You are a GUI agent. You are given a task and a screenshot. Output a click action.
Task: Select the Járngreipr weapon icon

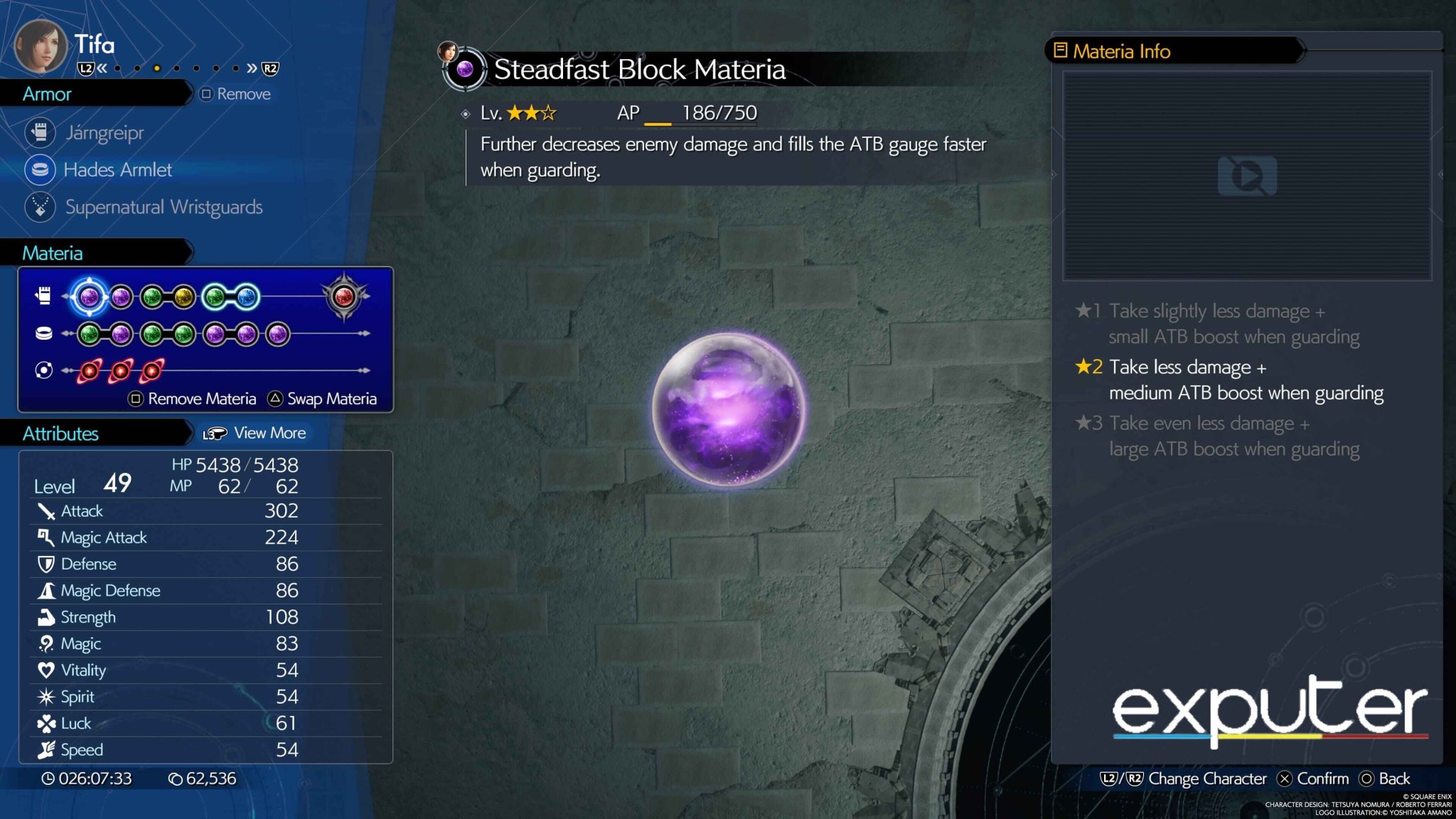(x=41, y=132)
